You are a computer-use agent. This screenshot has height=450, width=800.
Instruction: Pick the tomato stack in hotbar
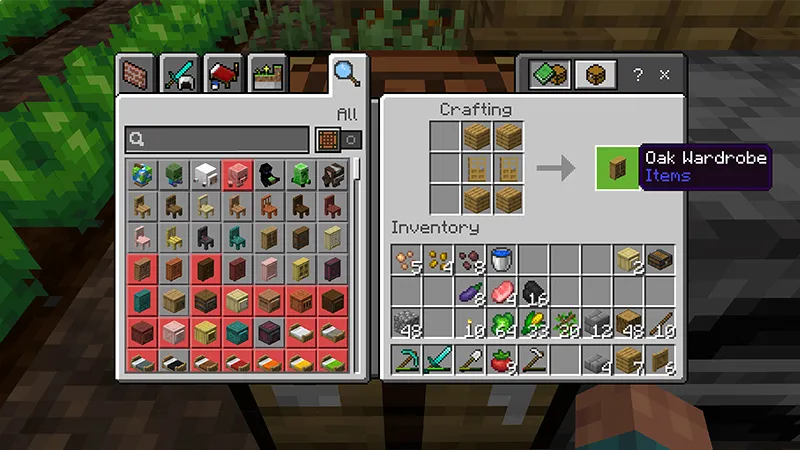501,358
